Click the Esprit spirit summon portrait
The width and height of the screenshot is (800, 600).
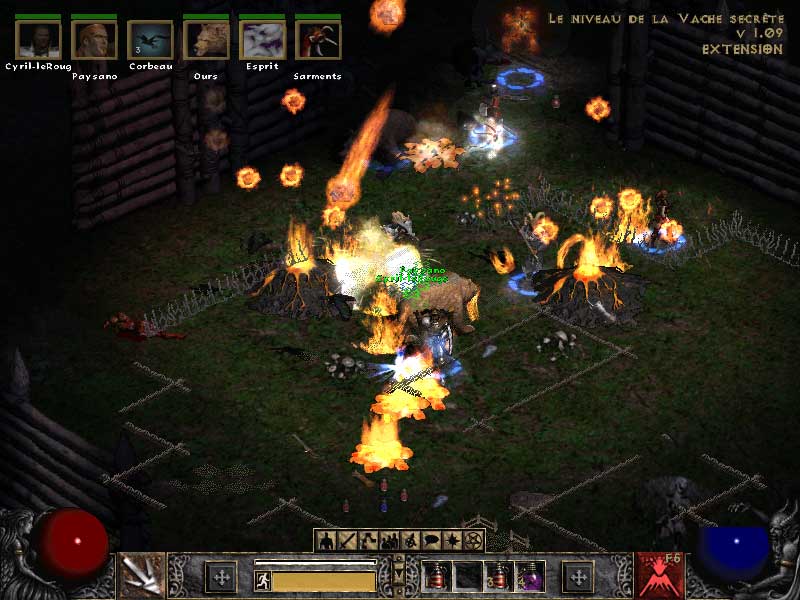coord(262,40)
